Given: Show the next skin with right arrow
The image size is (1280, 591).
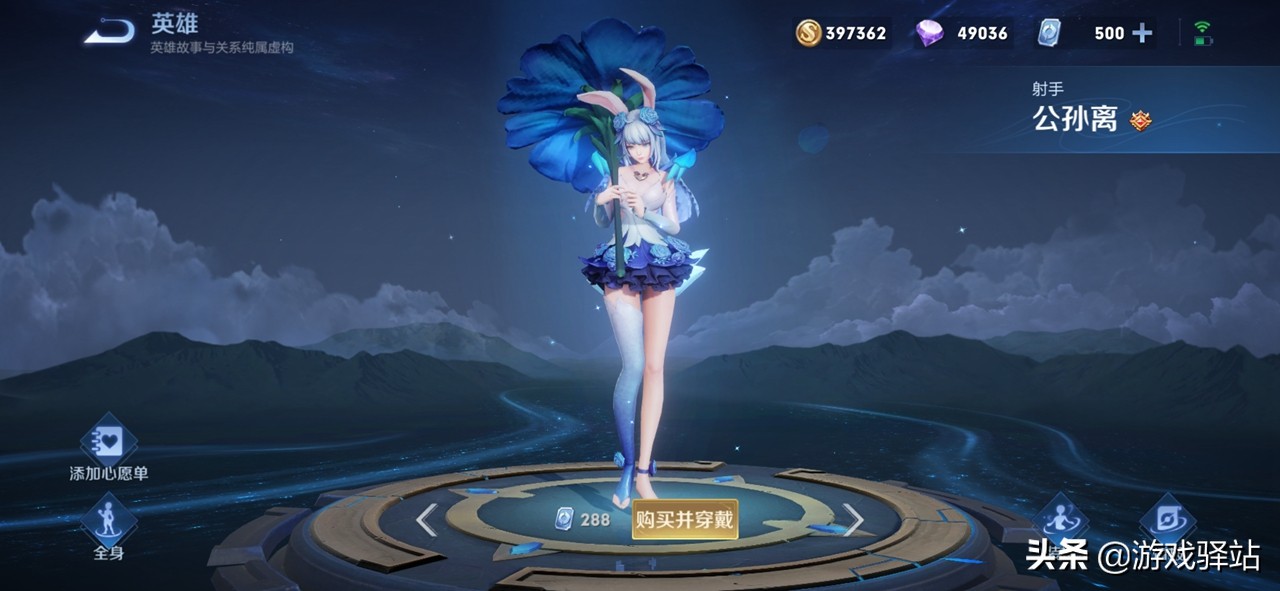Looking at the screenshot, I should click(x=853, y=520).
